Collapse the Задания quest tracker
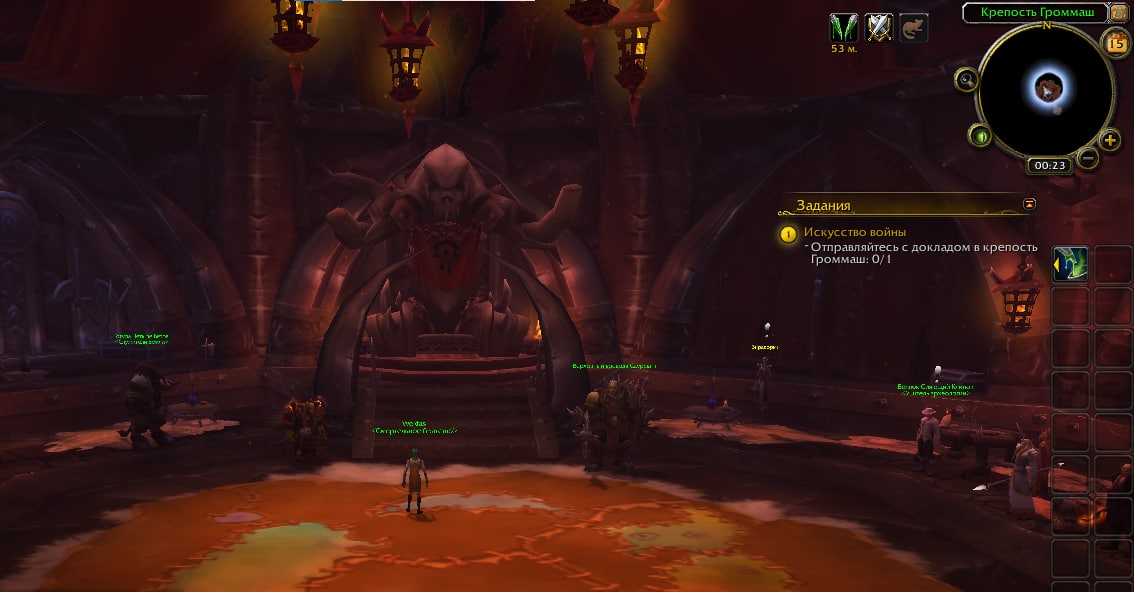Image resolution: width=1134 pixels, height=592 pixels. (x=1029, y=204)
